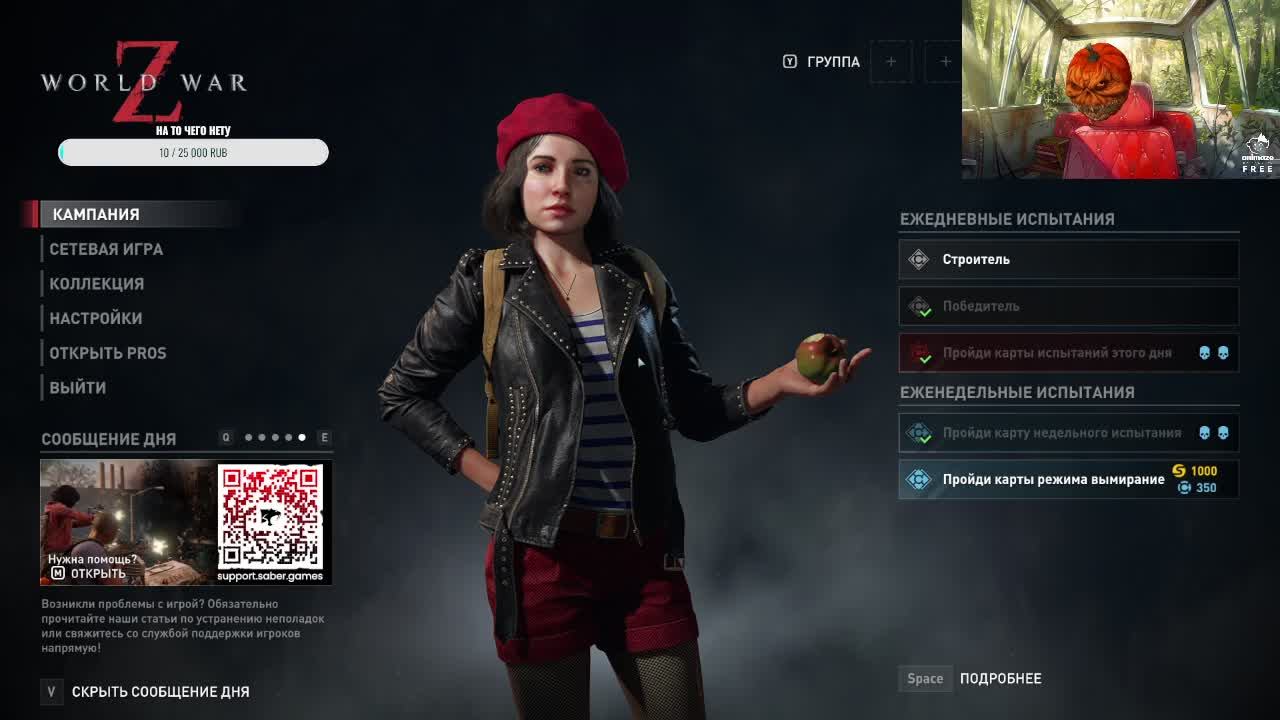
Task: Select the completed Победитель daily challenge
Action: [x=1068, y=306]
